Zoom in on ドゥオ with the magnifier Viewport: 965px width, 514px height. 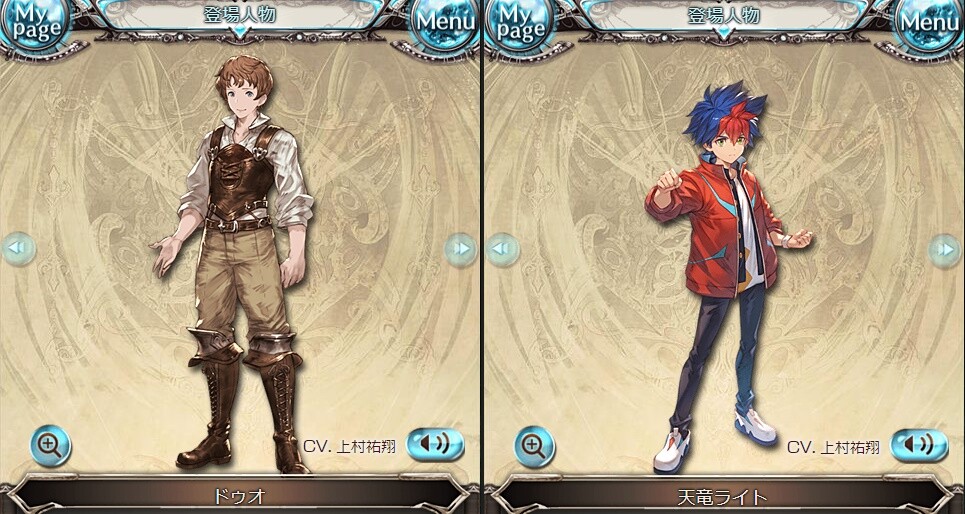click(49, 445)
